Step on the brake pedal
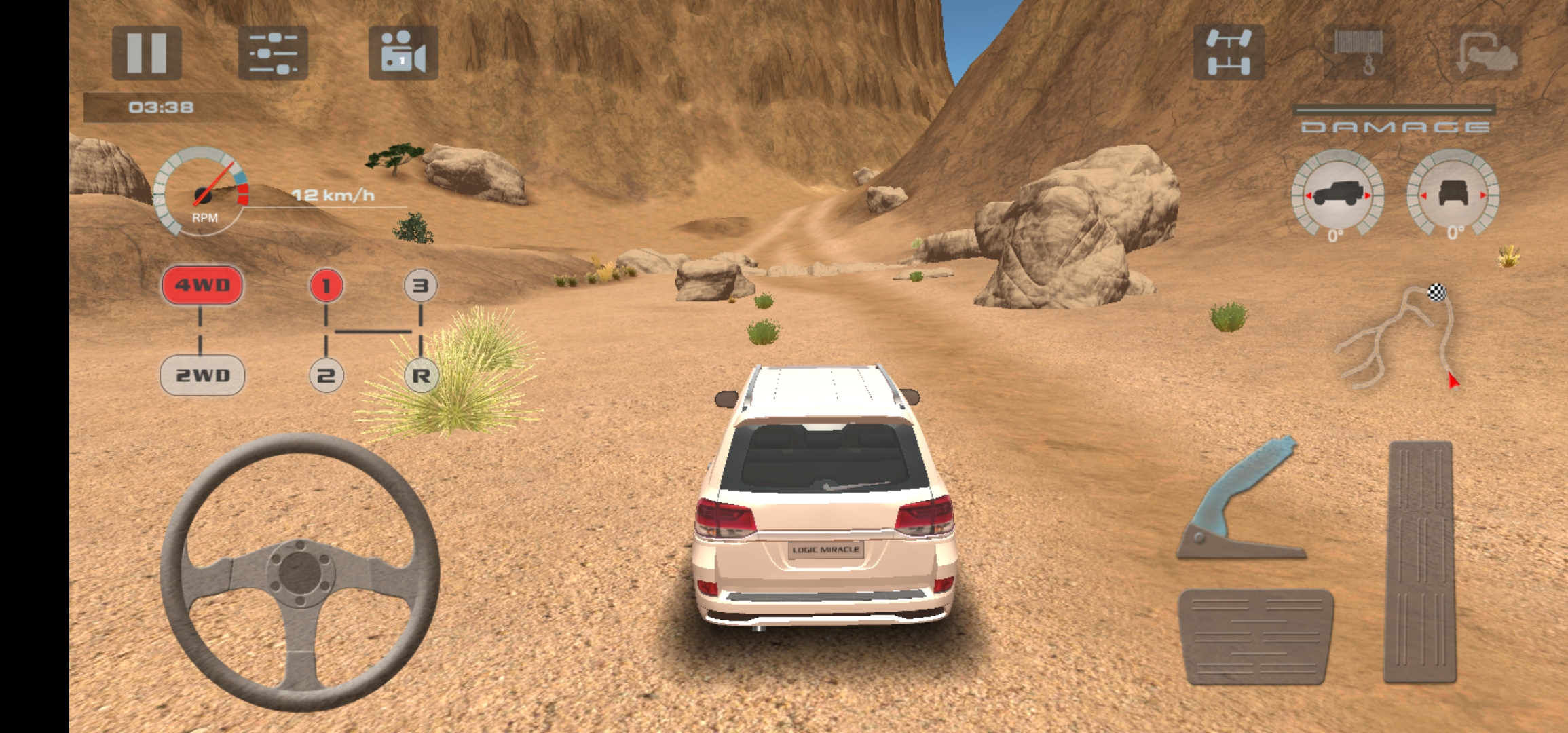The image size is (1568, 733). [x=1256, y=636]
